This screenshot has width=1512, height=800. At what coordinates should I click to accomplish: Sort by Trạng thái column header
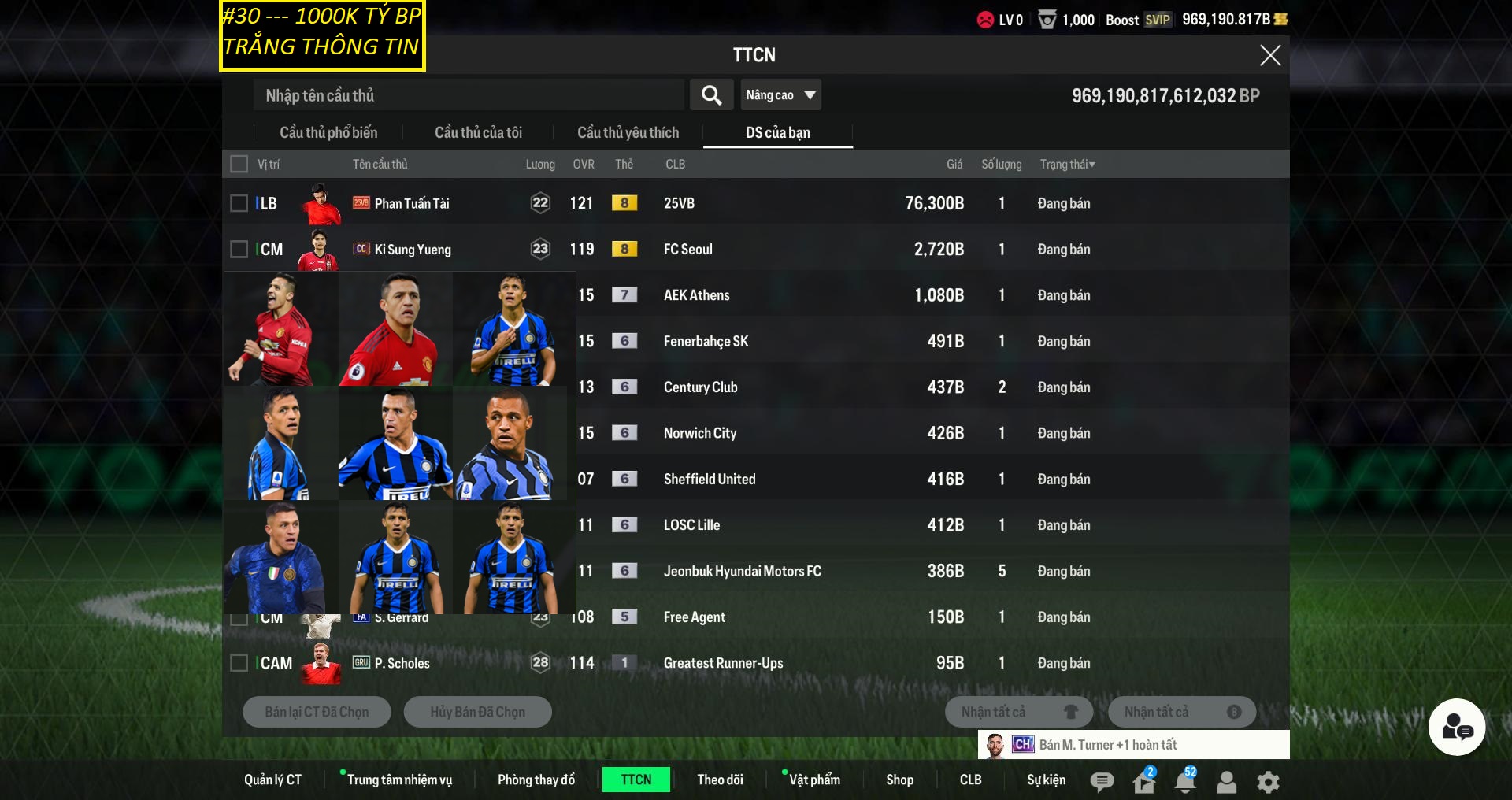pyautogui.click(x=1067, y=164)
